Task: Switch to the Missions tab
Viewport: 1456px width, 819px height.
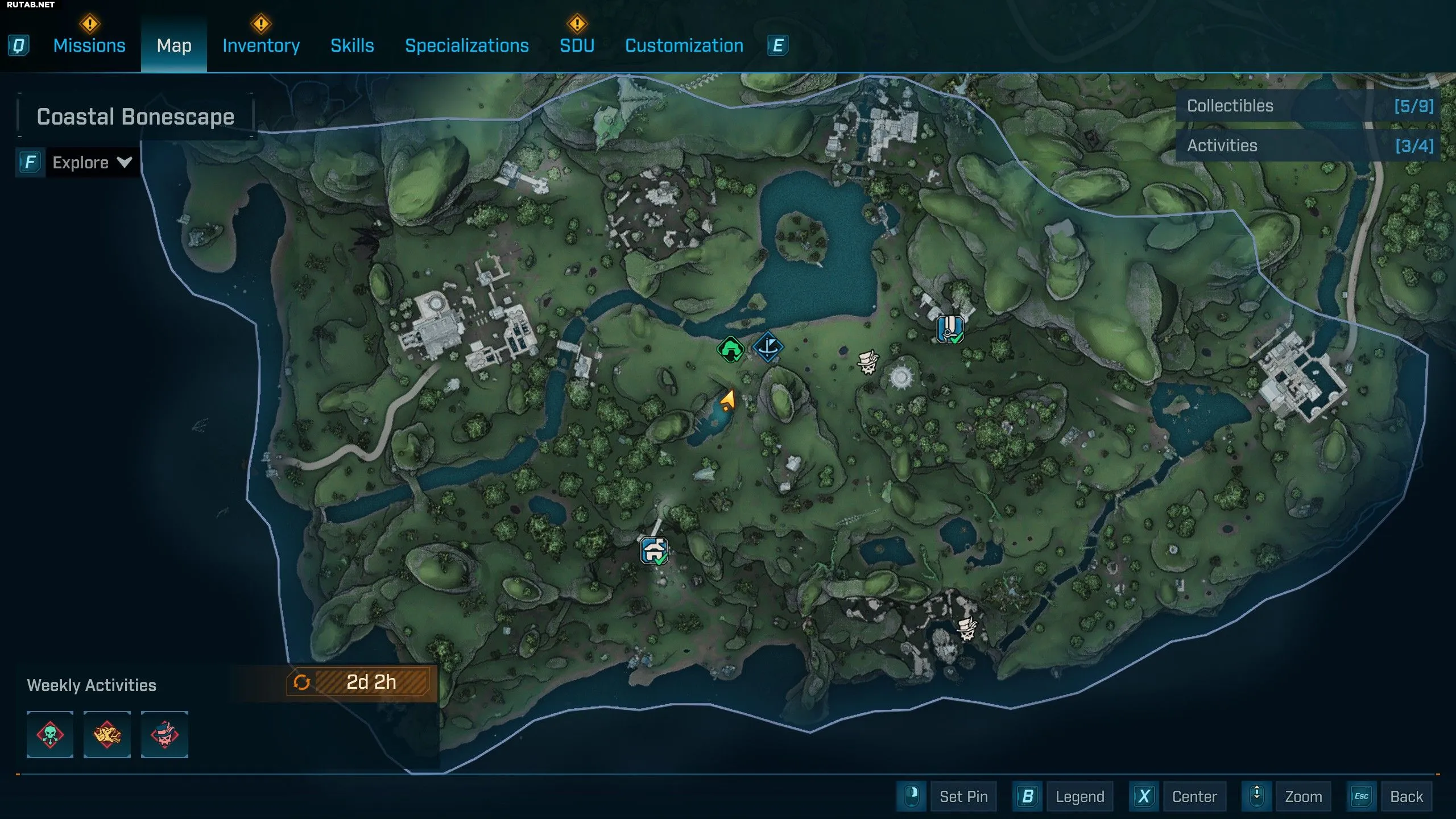Action: [89, 45]
